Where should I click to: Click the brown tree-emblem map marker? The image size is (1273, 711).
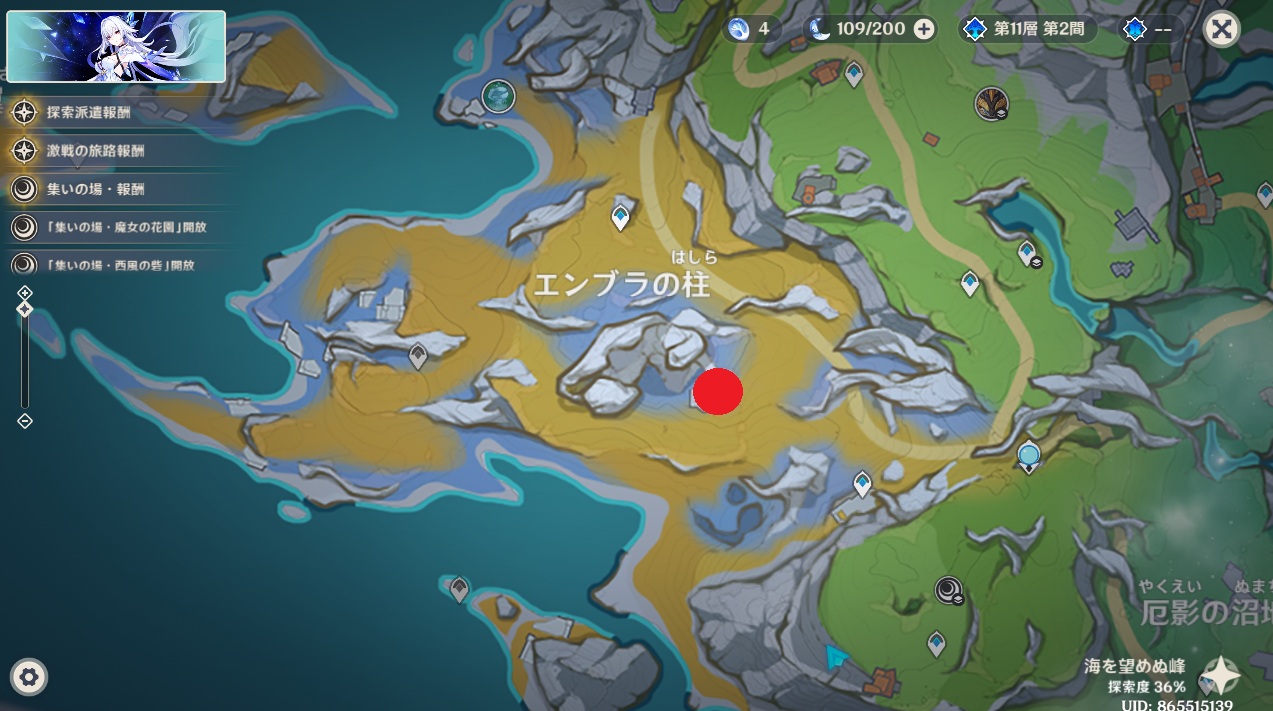991,102
